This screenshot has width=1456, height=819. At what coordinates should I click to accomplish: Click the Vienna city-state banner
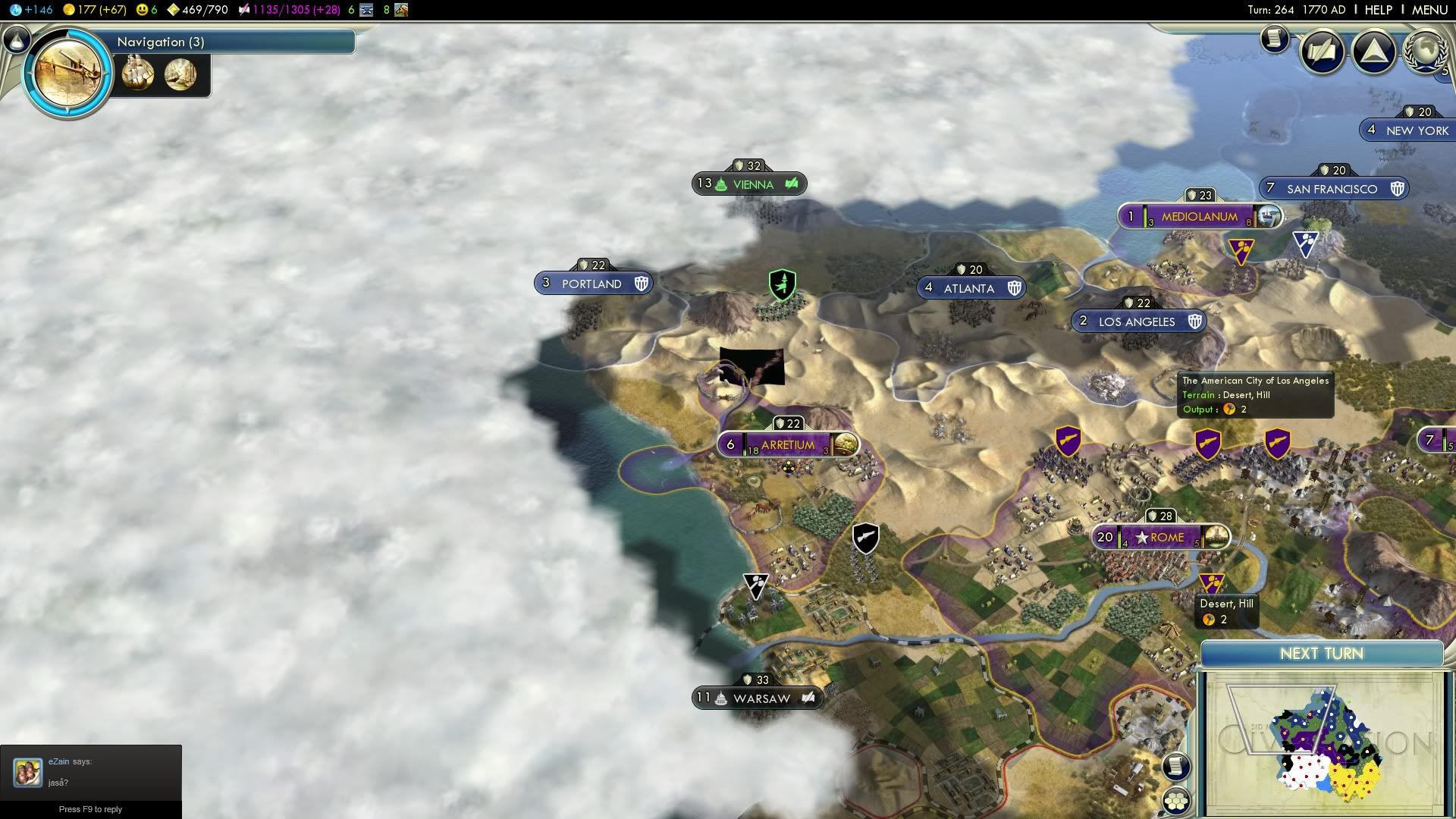(749, 184)
